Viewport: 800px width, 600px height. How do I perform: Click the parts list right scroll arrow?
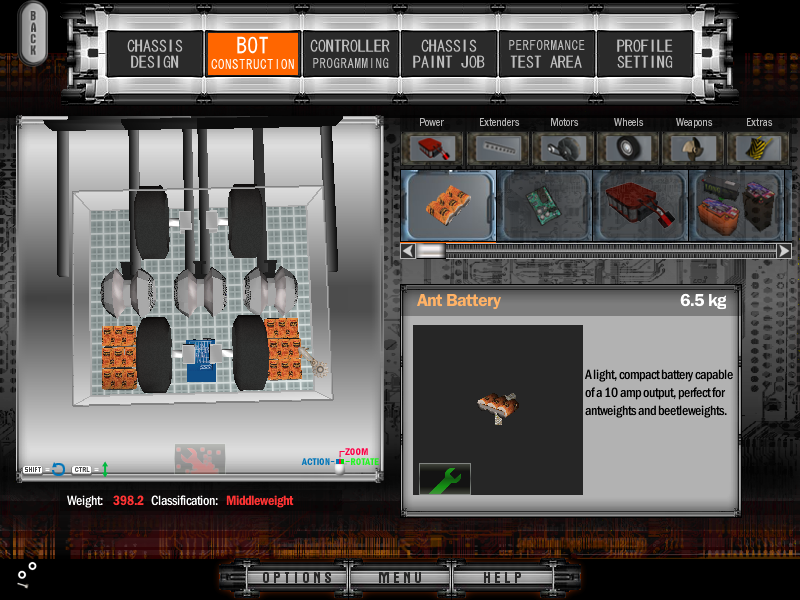[784, 251]
